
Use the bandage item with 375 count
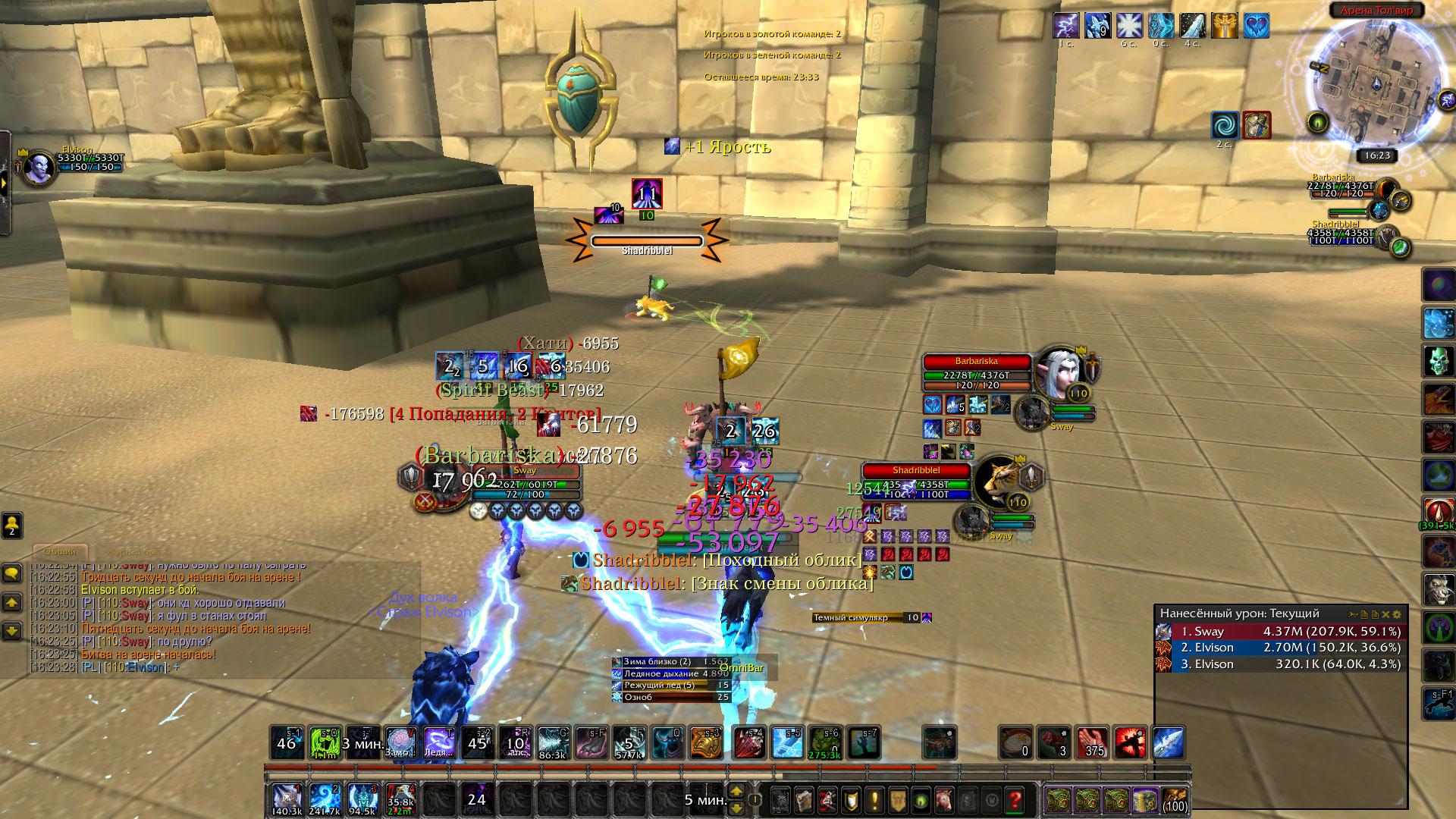(x=1092, y=742)
